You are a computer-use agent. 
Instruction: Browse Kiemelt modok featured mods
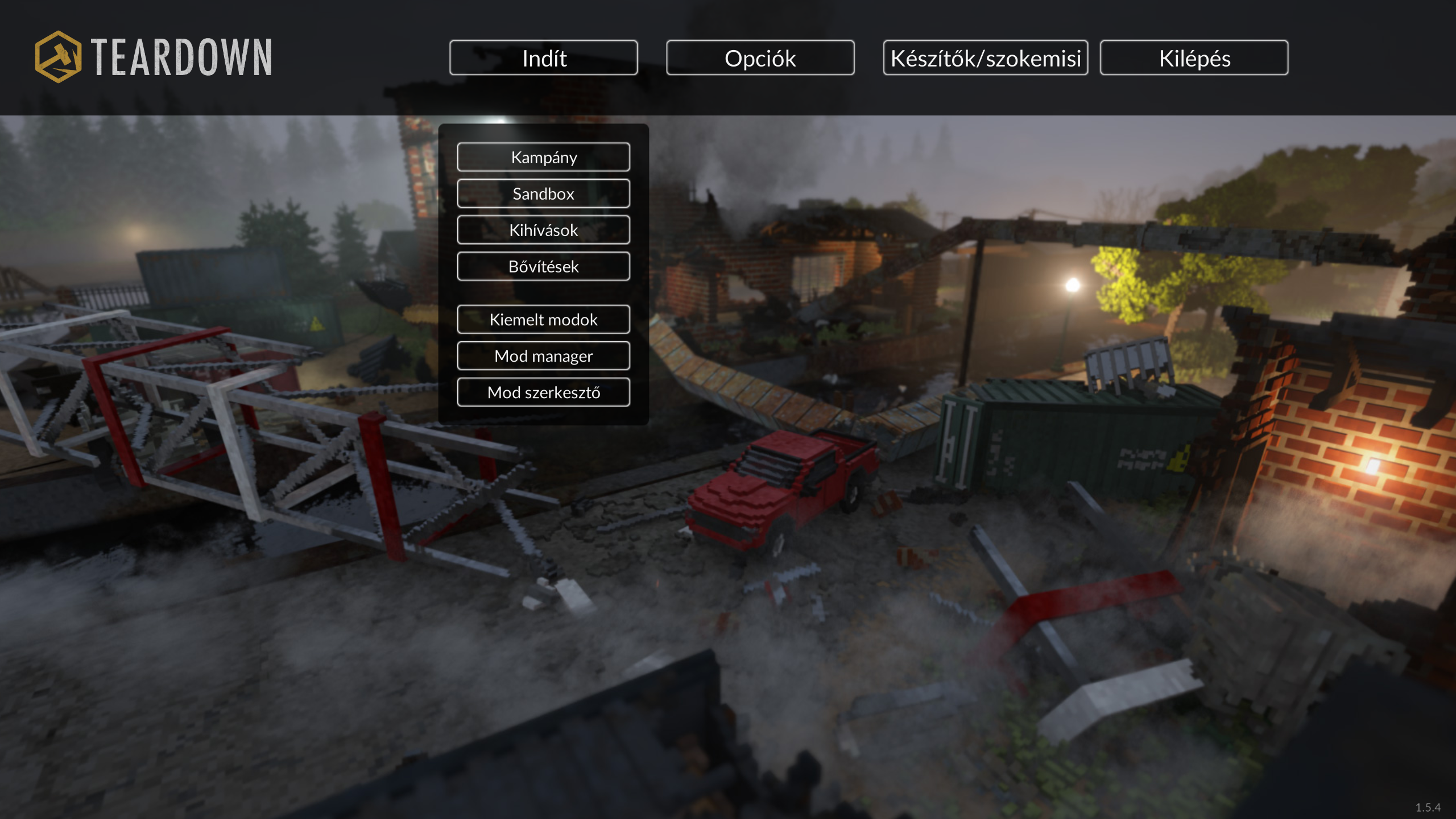[543, 319]
